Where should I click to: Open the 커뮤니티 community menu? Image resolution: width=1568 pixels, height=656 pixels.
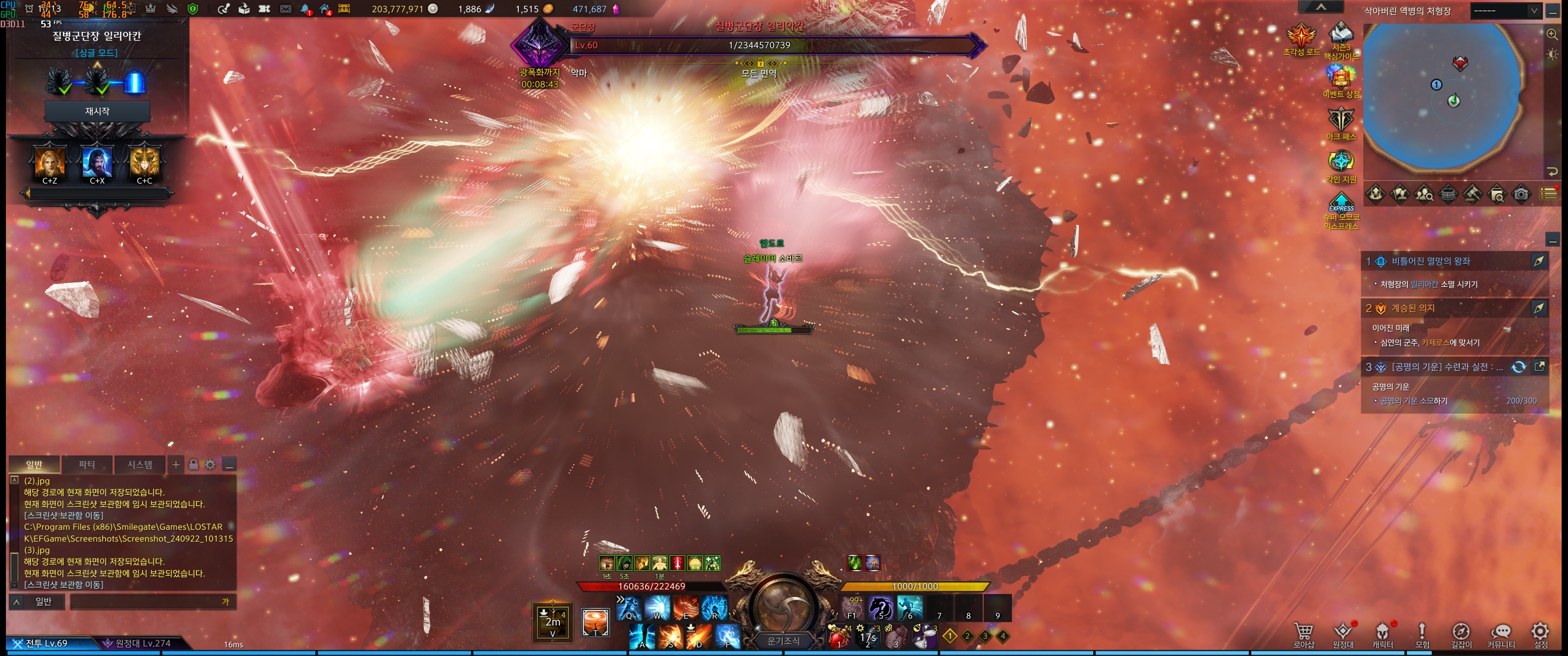[1501, 634]
